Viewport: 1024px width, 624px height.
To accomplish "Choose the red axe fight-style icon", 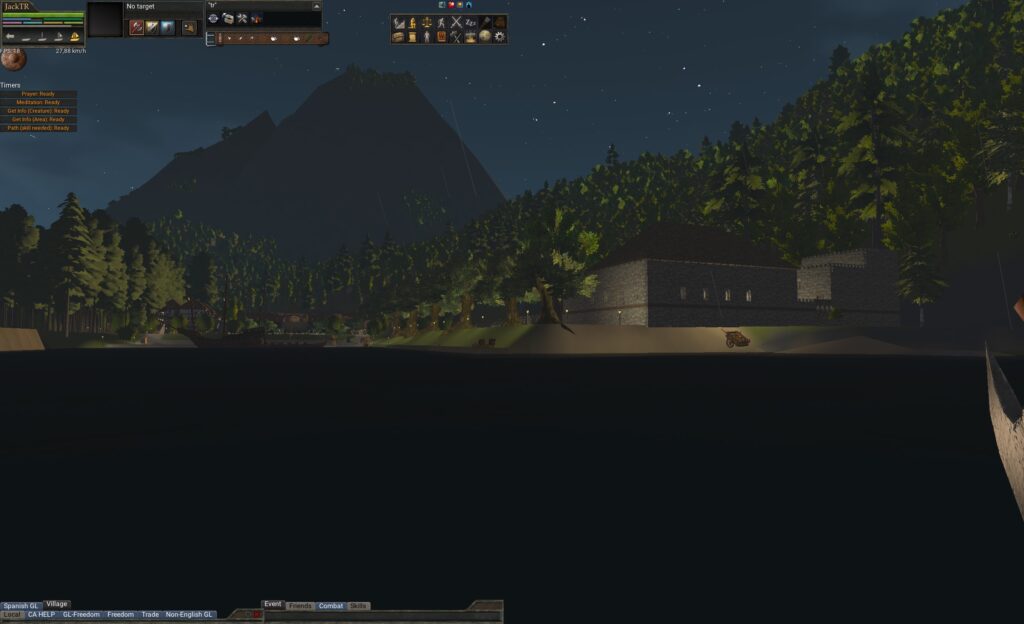I will [x=136, y=27].
